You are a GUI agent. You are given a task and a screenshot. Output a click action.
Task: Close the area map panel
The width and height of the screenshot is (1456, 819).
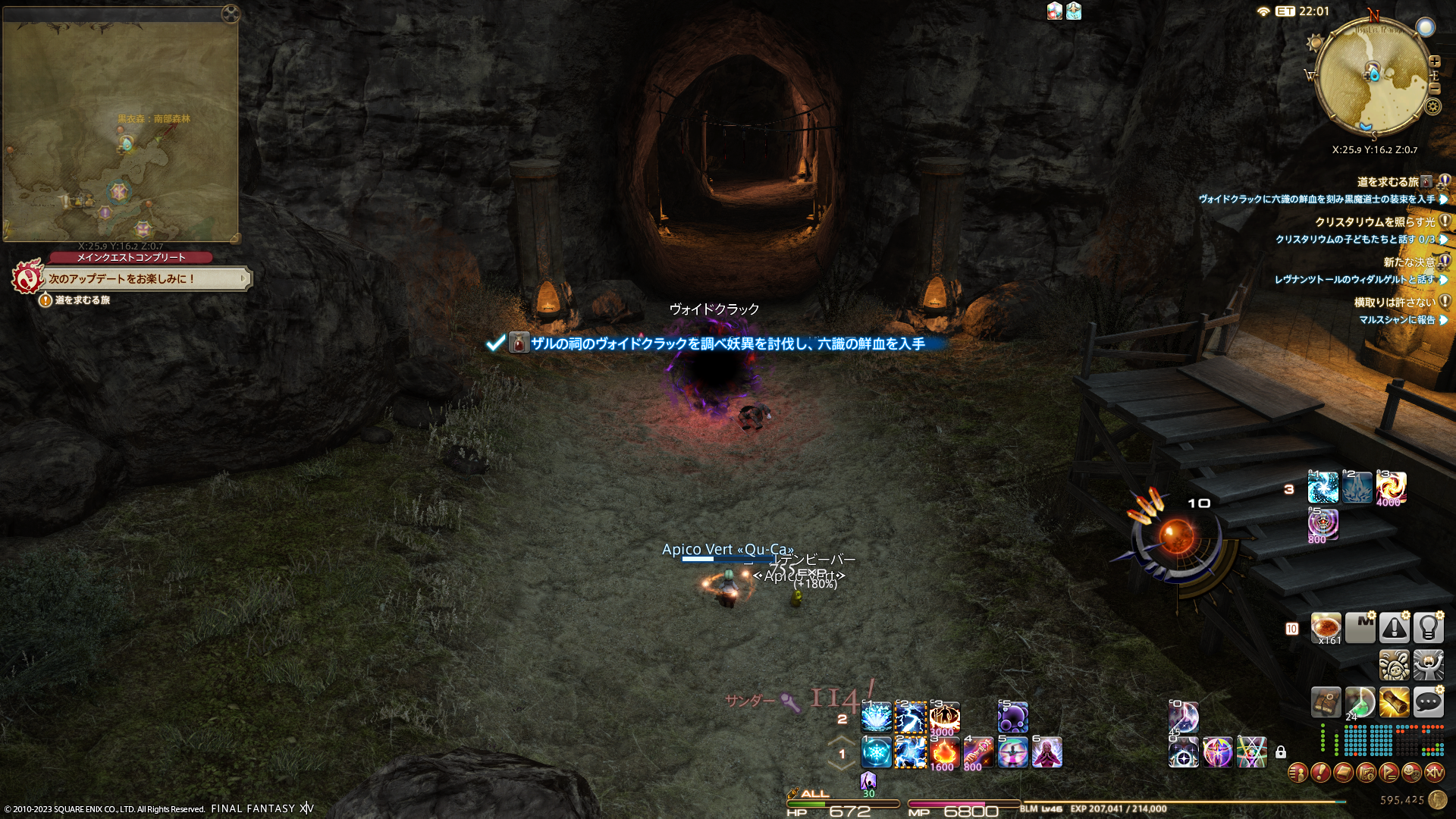231,14
